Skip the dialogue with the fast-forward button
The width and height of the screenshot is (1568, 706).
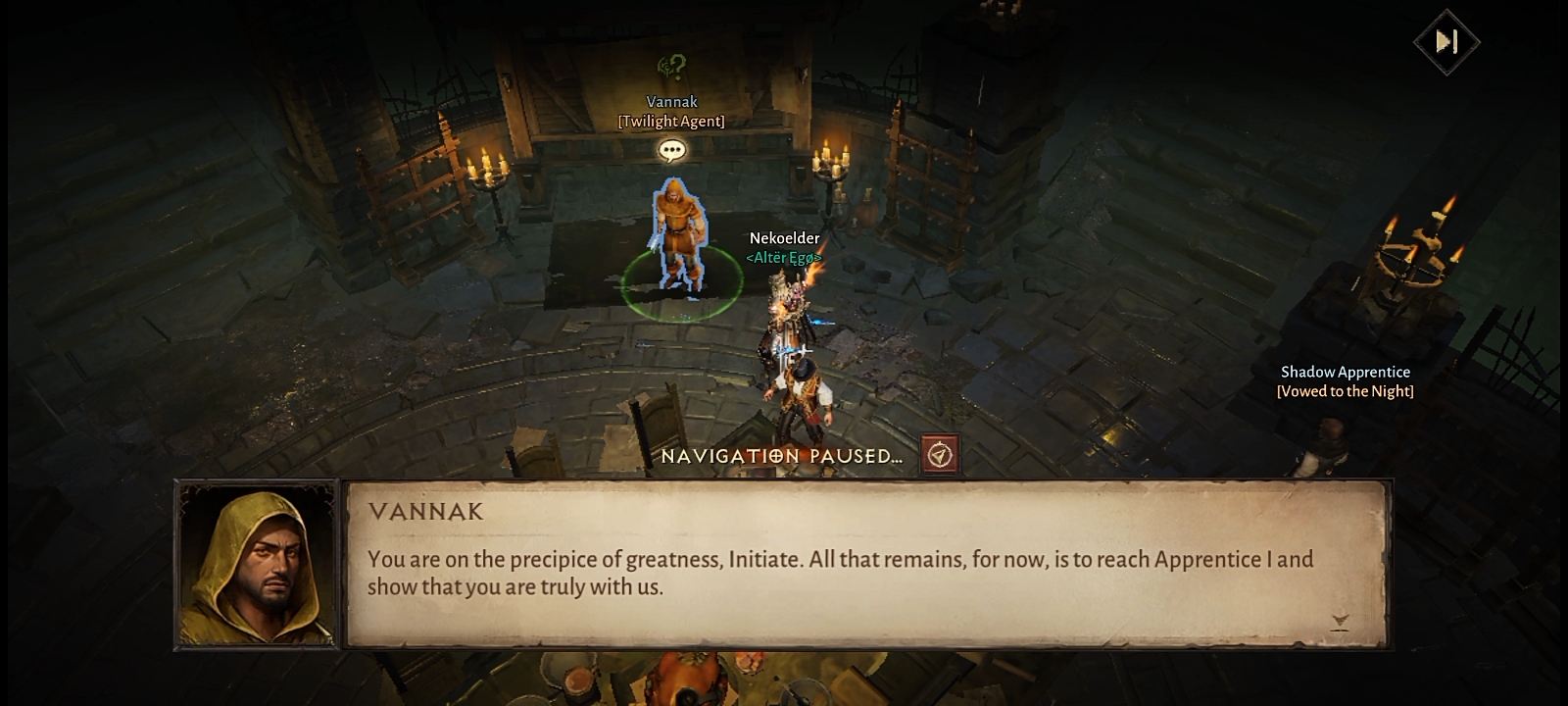pos(1446,41)
